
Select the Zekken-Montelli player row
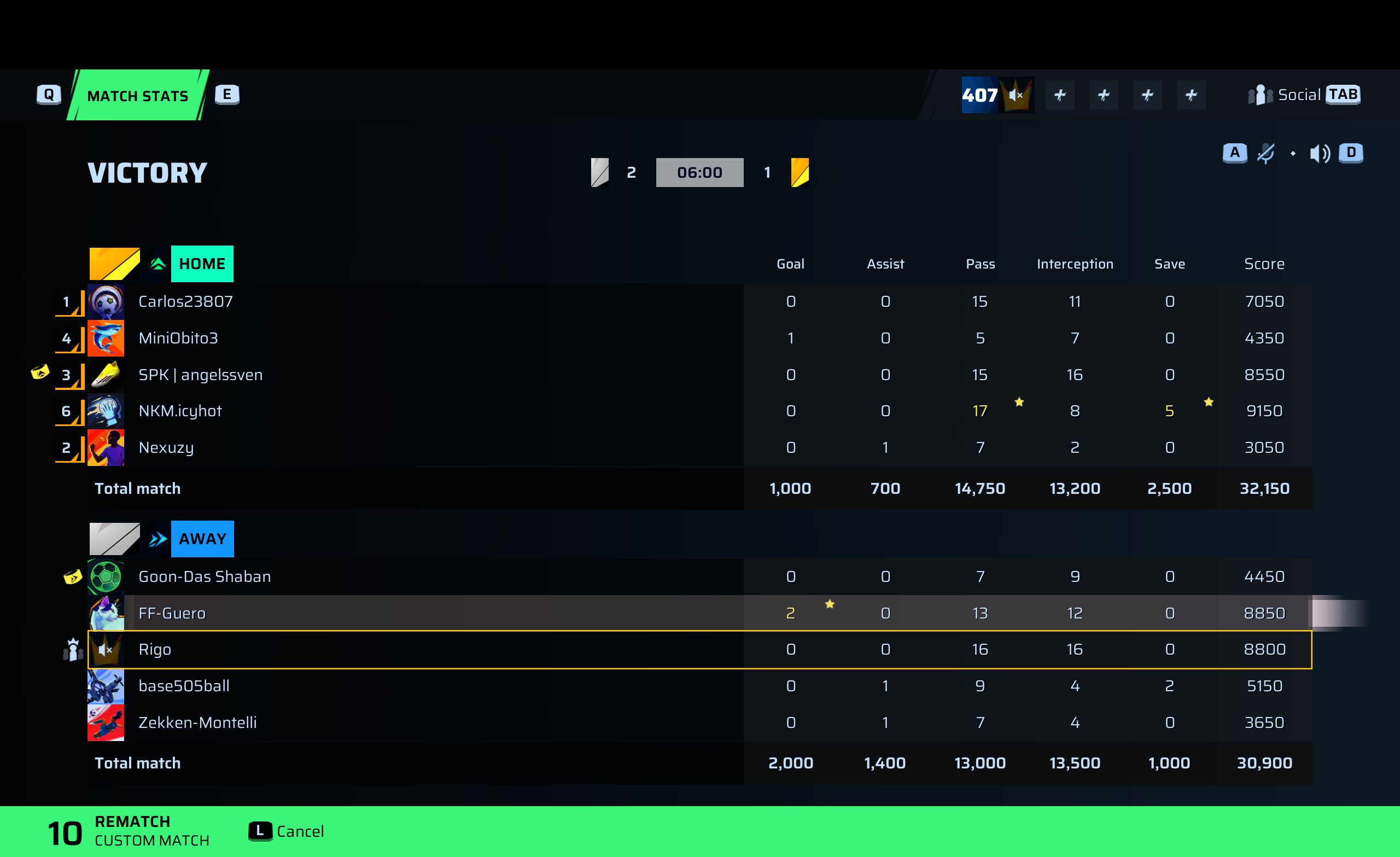[197, 722]
